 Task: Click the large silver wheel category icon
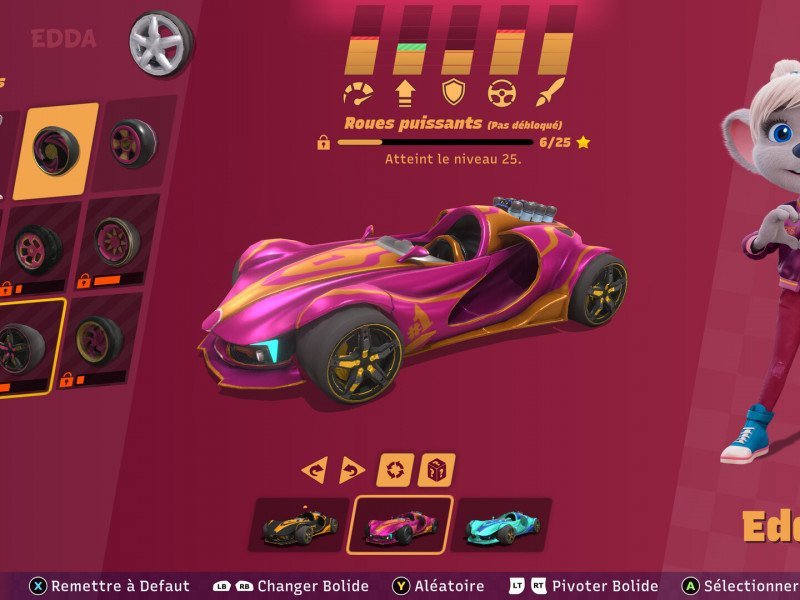[x=160, y=43]
